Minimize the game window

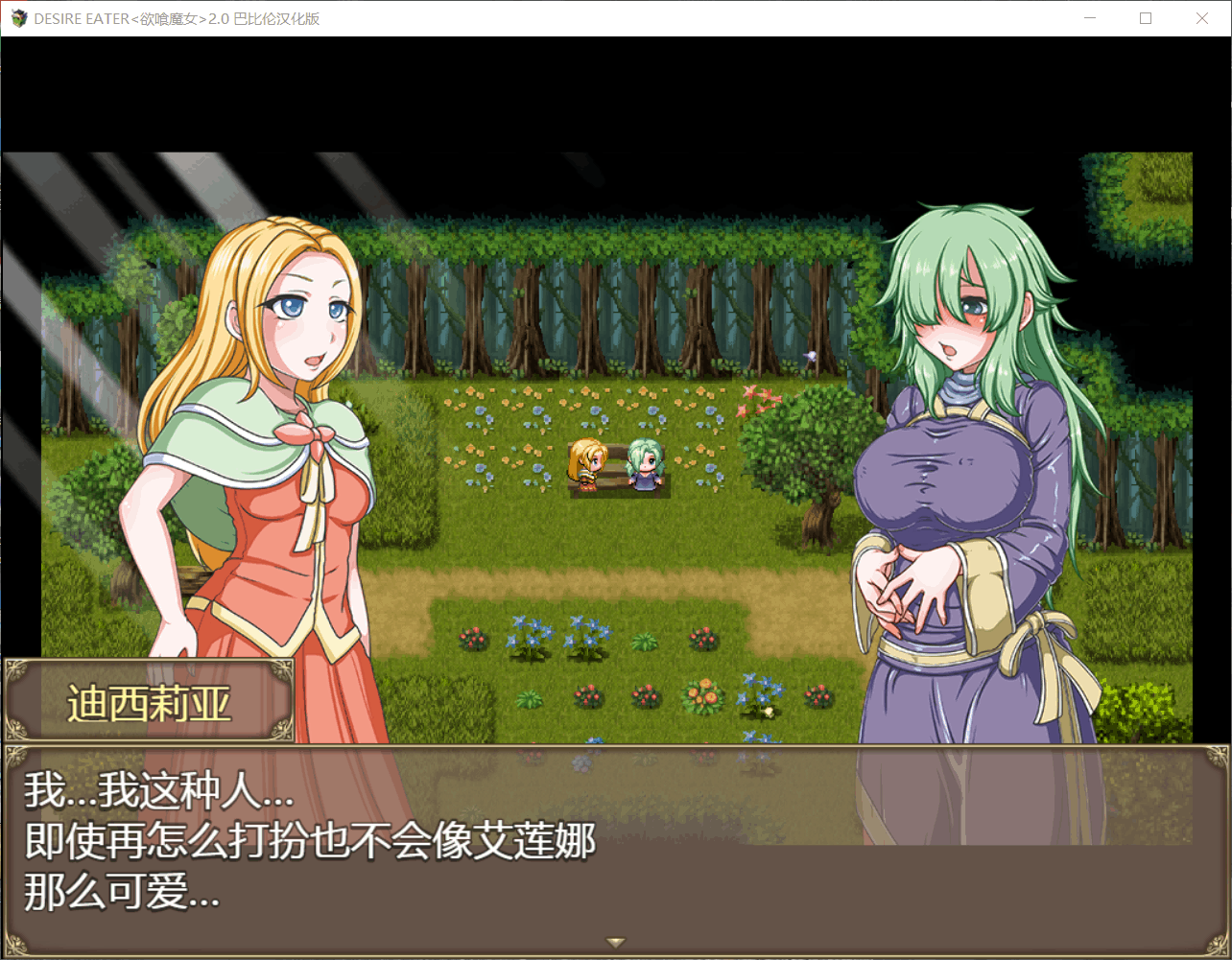click(1090, 17)
